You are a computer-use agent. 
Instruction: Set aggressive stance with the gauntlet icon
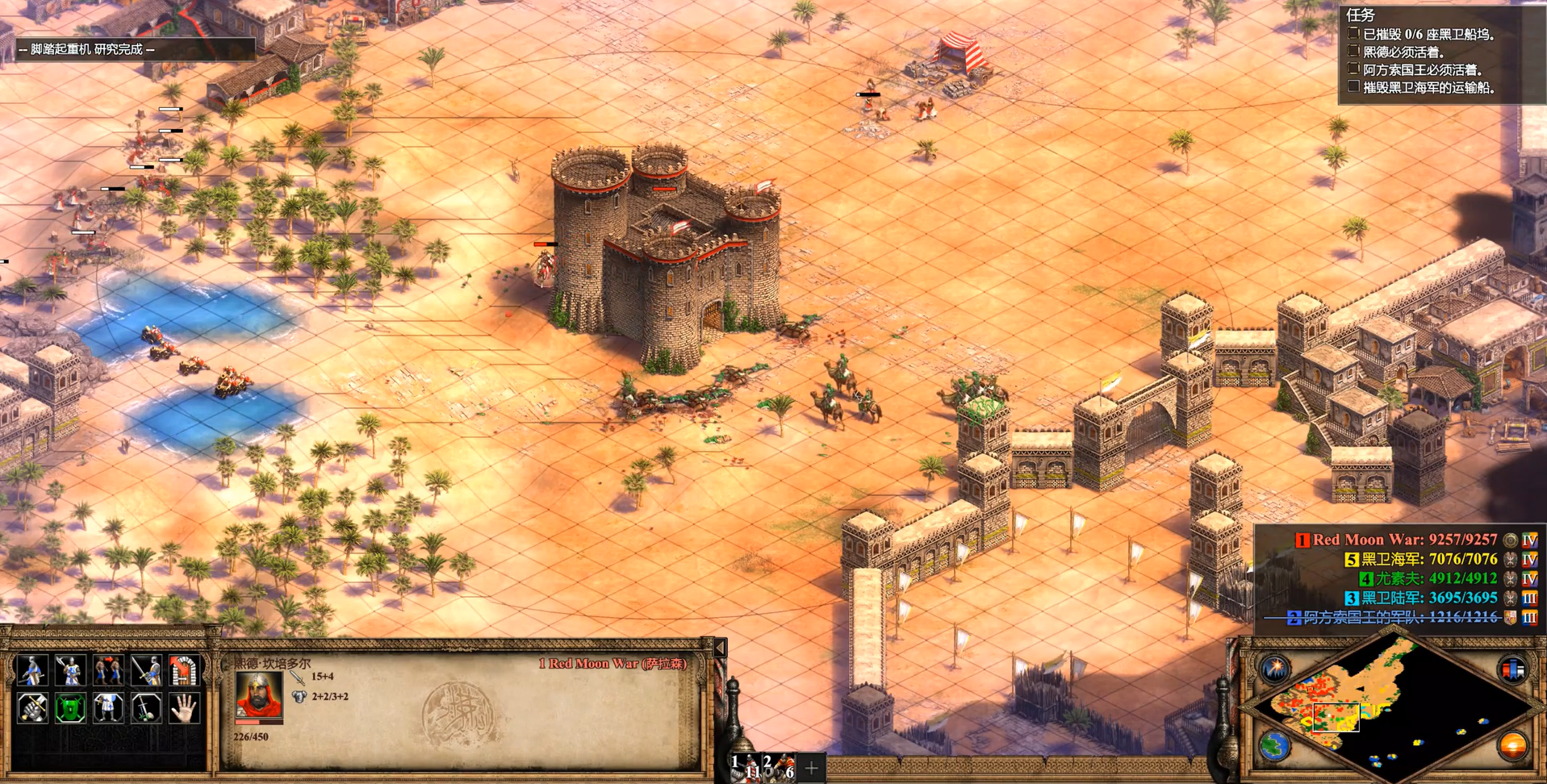click(x=32, y=708)
